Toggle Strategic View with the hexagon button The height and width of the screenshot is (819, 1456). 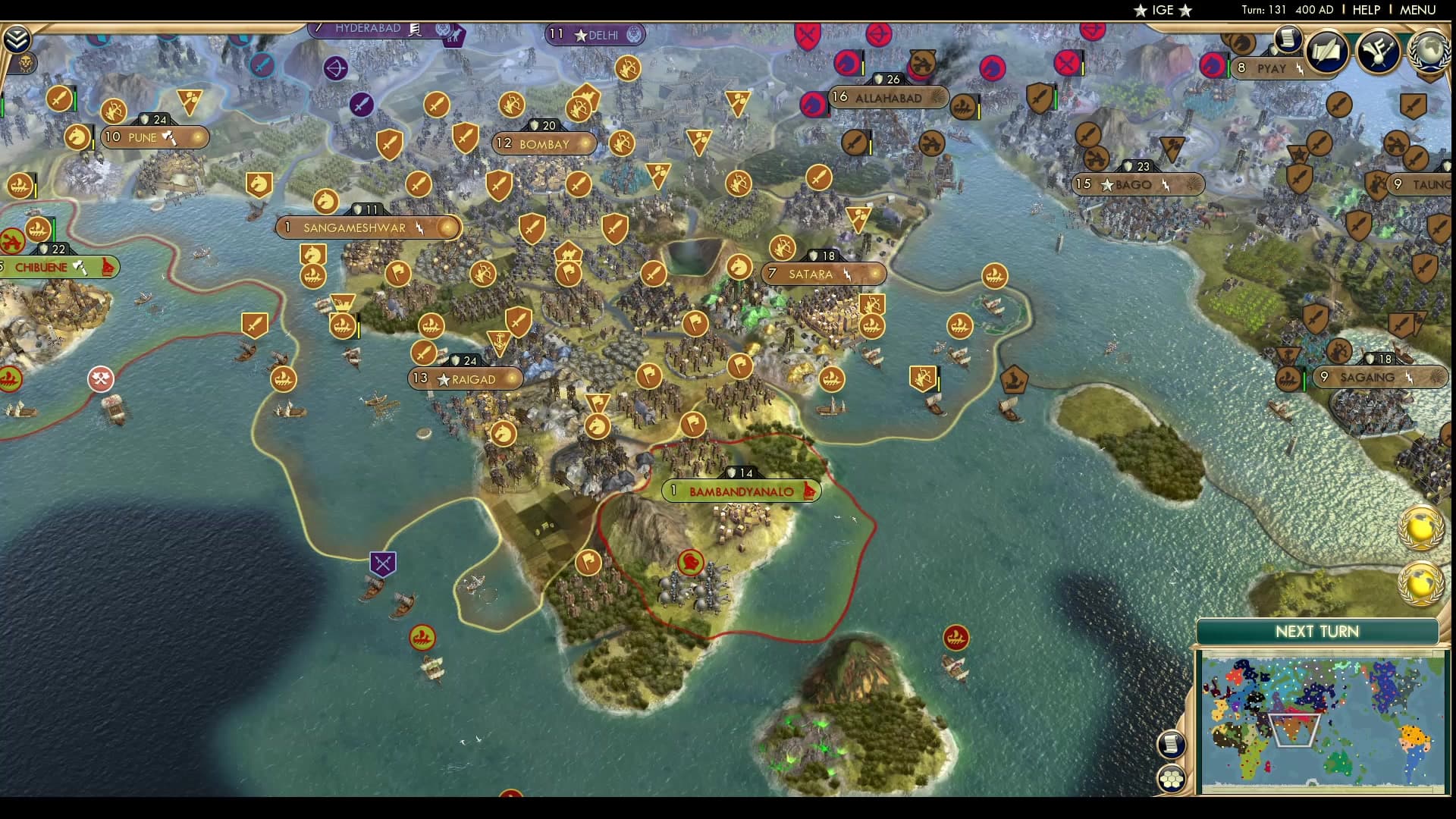click(1172, 777)
